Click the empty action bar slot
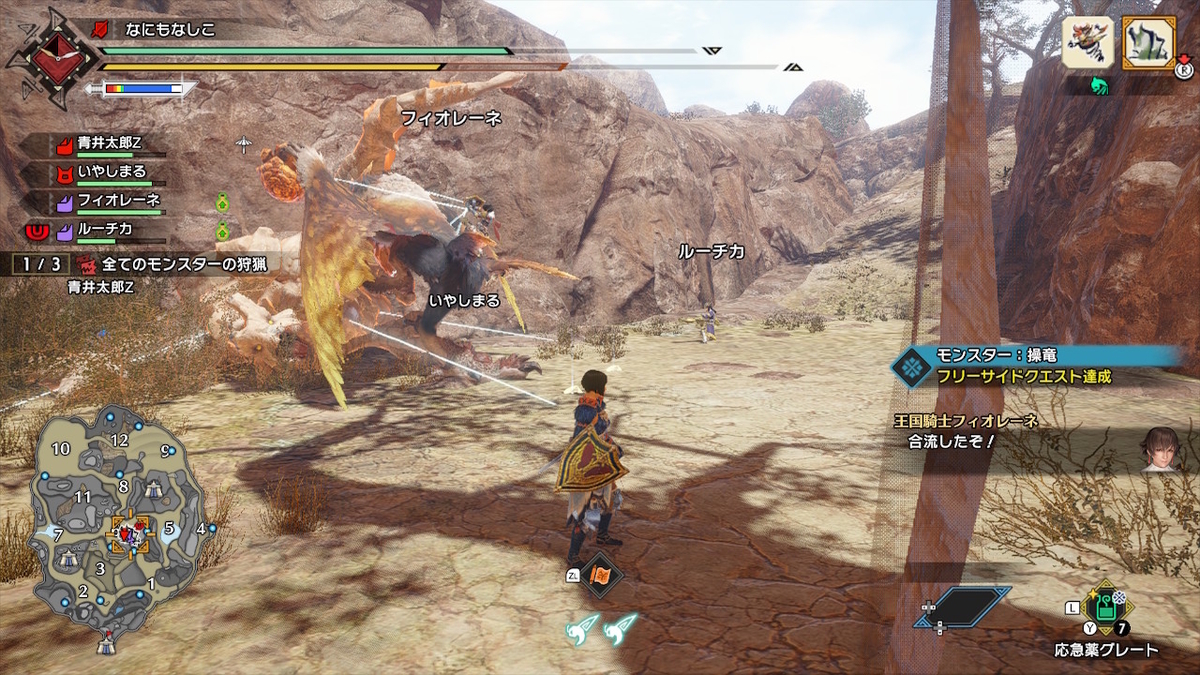The image size is (1200, 675). click(x=962, y=606)
